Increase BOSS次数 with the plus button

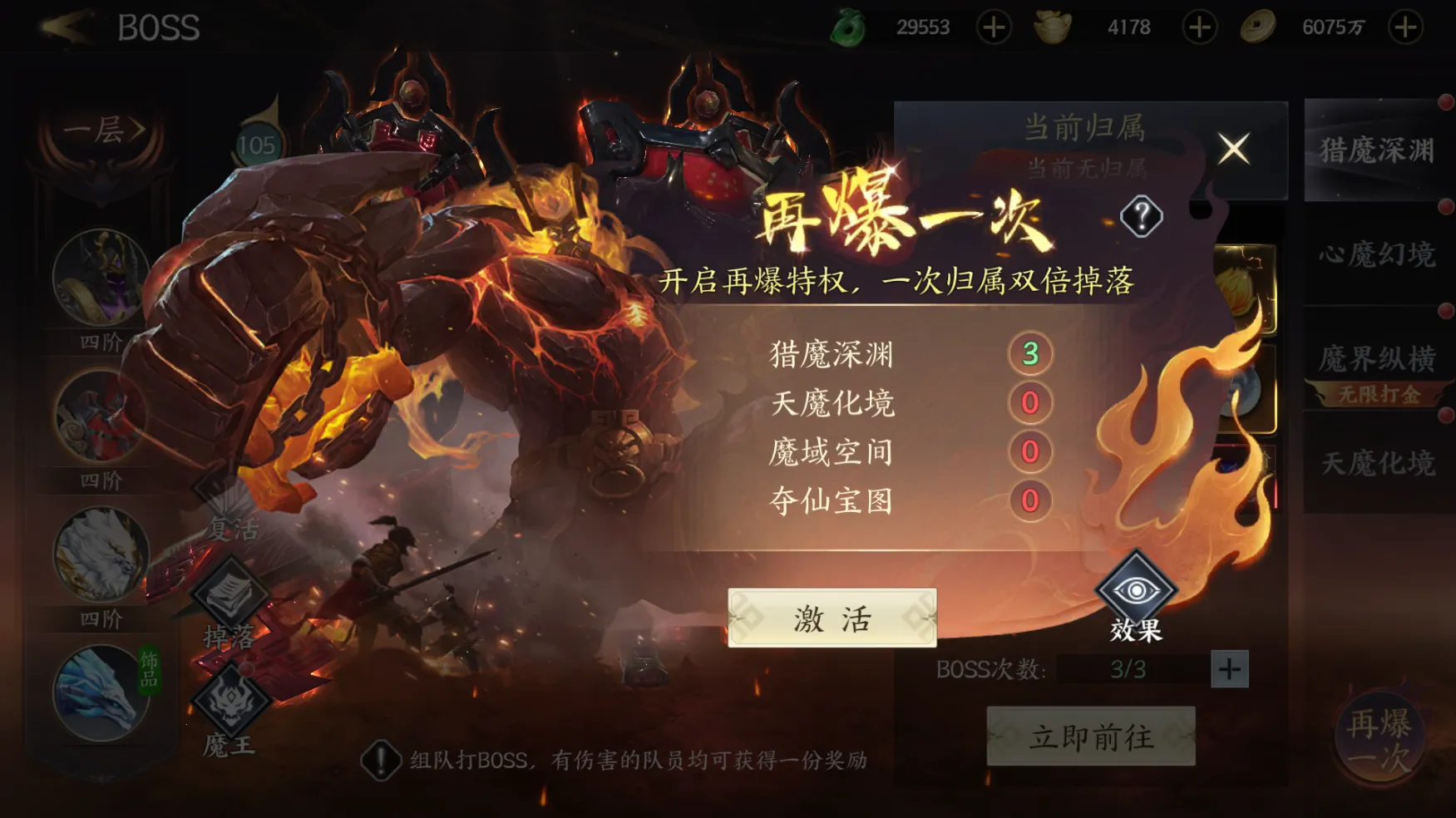pos(1230,670)
